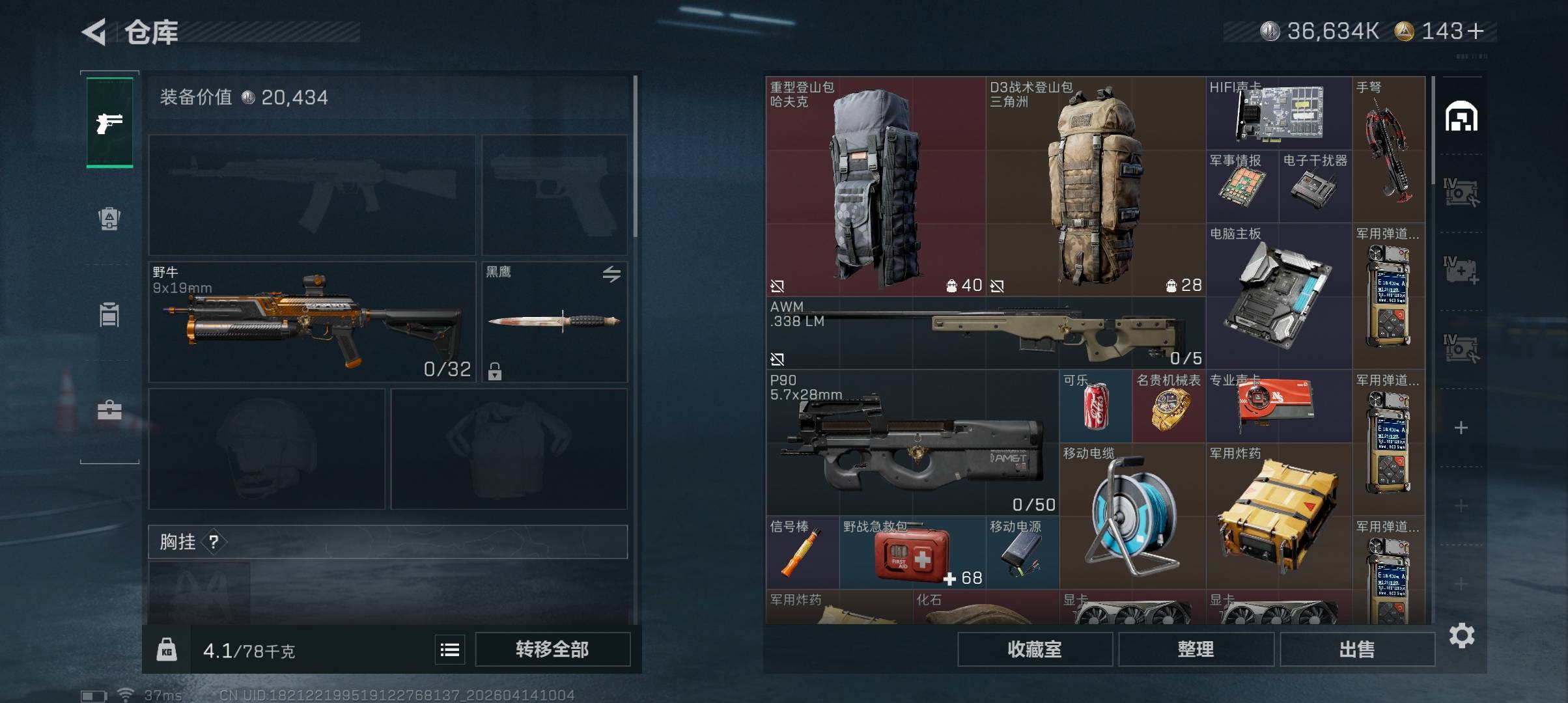
Task: Transfer all with 转移全部 button
Action: click(552, 649)
